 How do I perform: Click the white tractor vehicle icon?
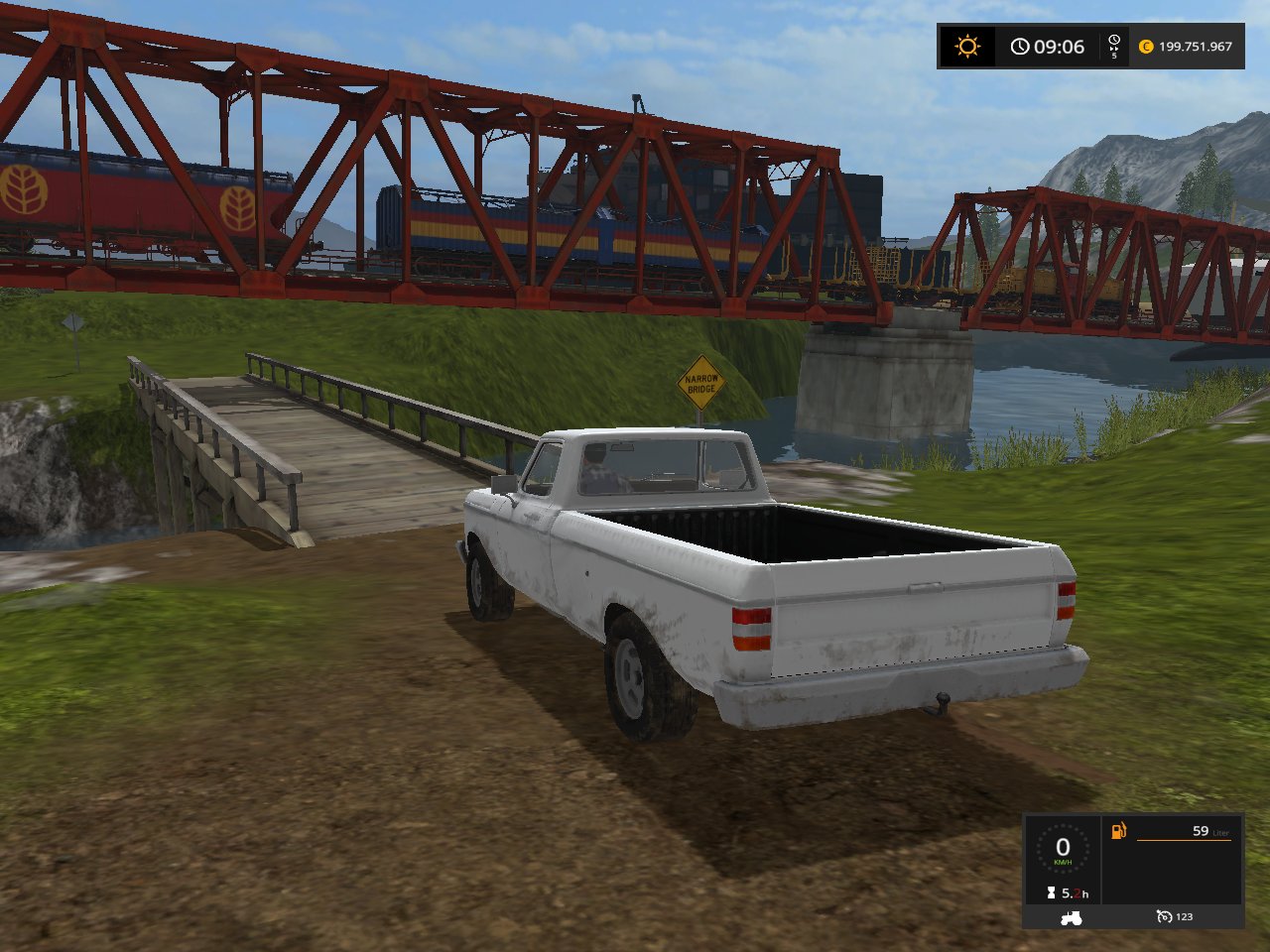point(1071,917)
